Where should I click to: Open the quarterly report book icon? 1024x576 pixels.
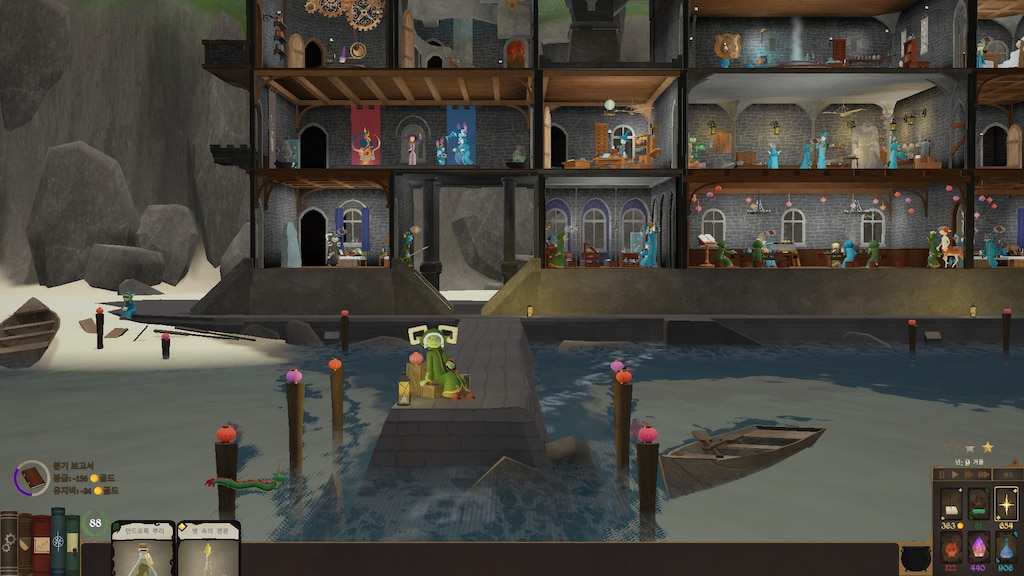pos(33,477)
